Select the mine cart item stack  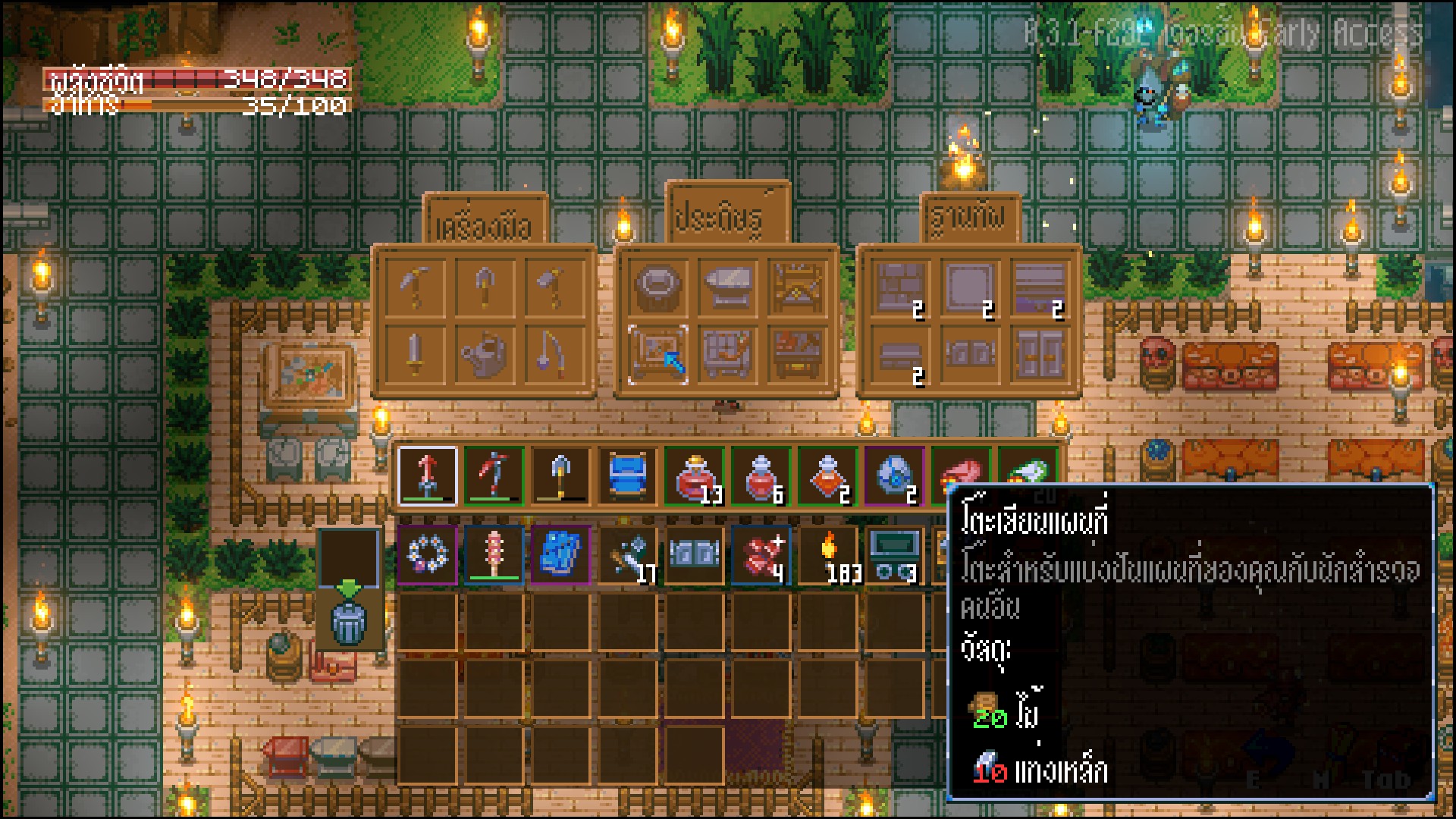point(895,554)
